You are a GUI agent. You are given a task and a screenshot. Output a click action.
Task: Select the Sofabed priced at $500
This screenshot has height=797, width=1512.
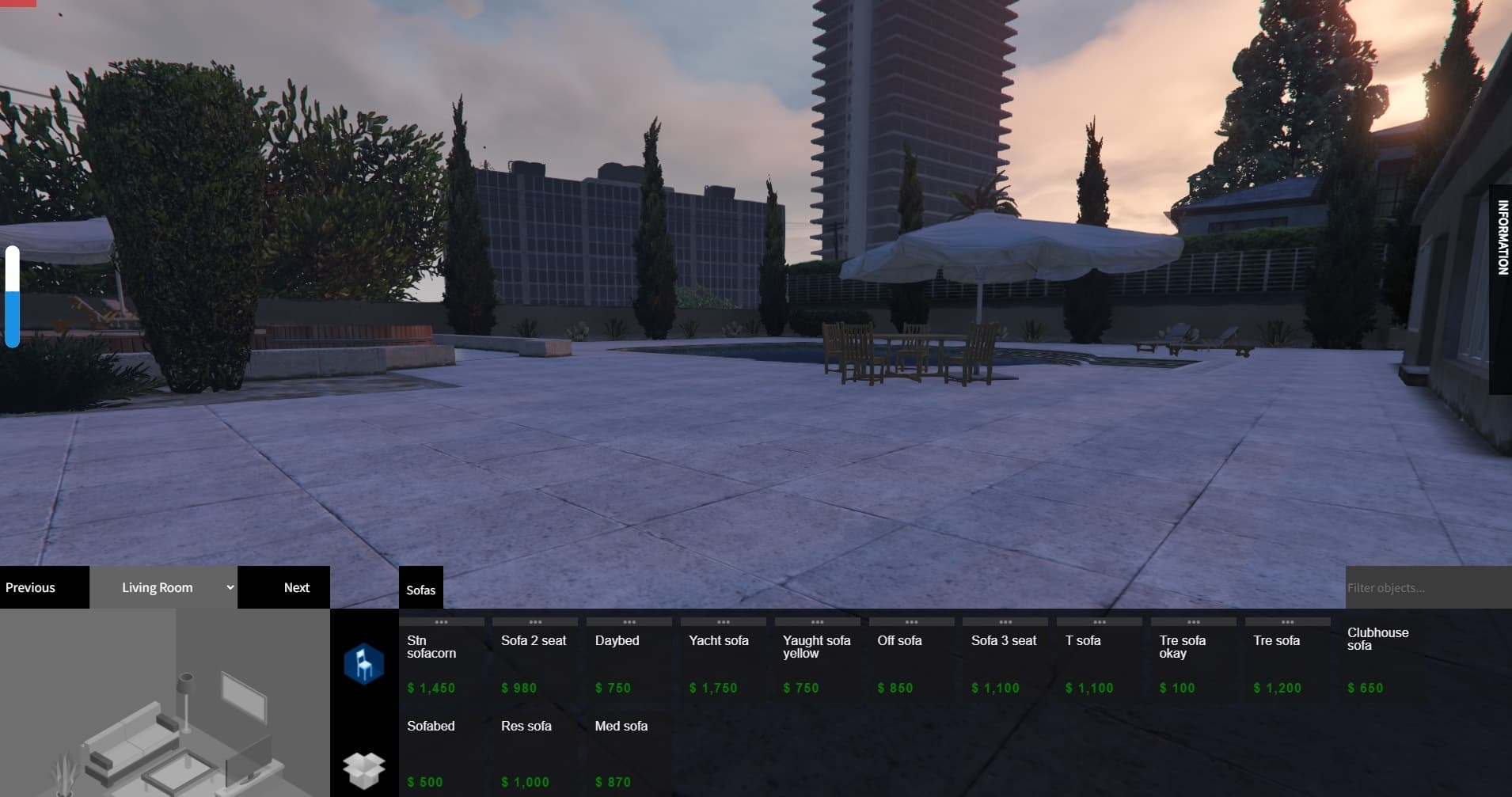441,752
